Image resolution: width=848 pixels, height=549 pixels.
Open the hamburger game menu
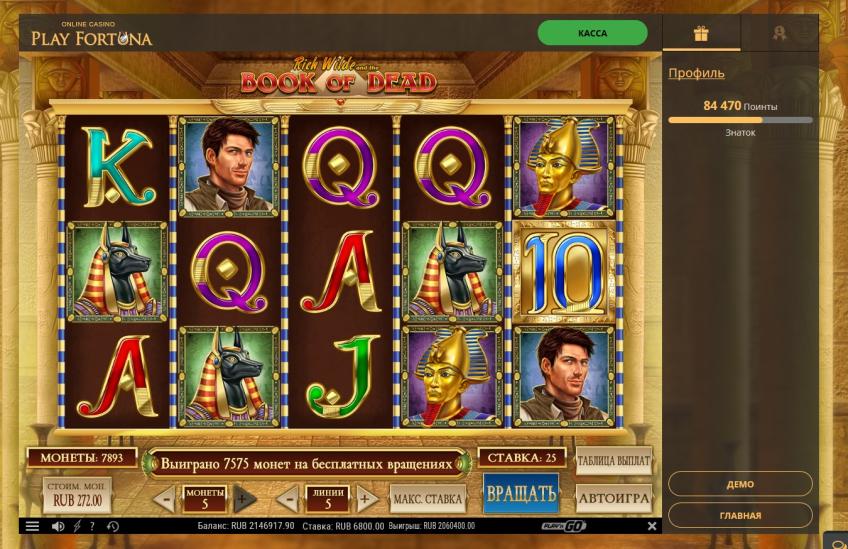32,526
